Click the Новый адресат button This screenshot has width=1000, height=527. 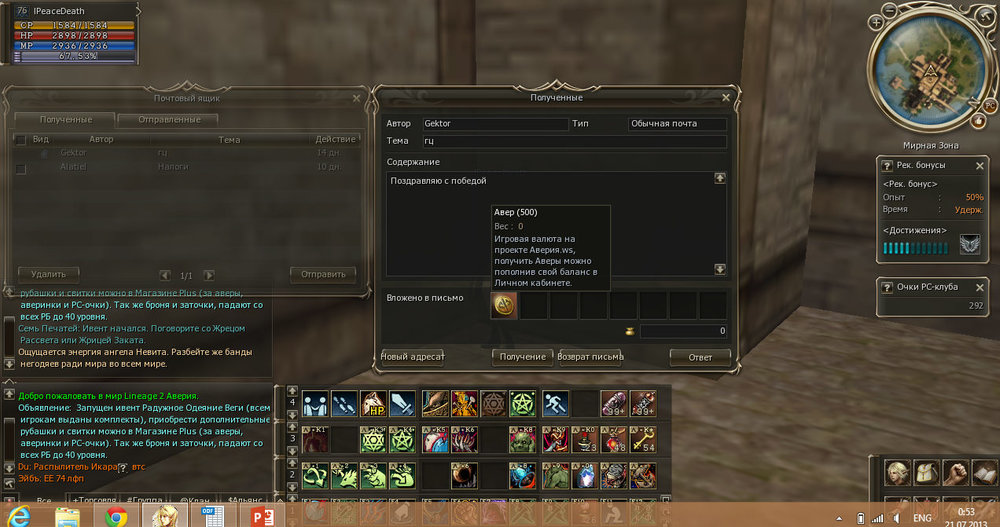pos(413,356)
